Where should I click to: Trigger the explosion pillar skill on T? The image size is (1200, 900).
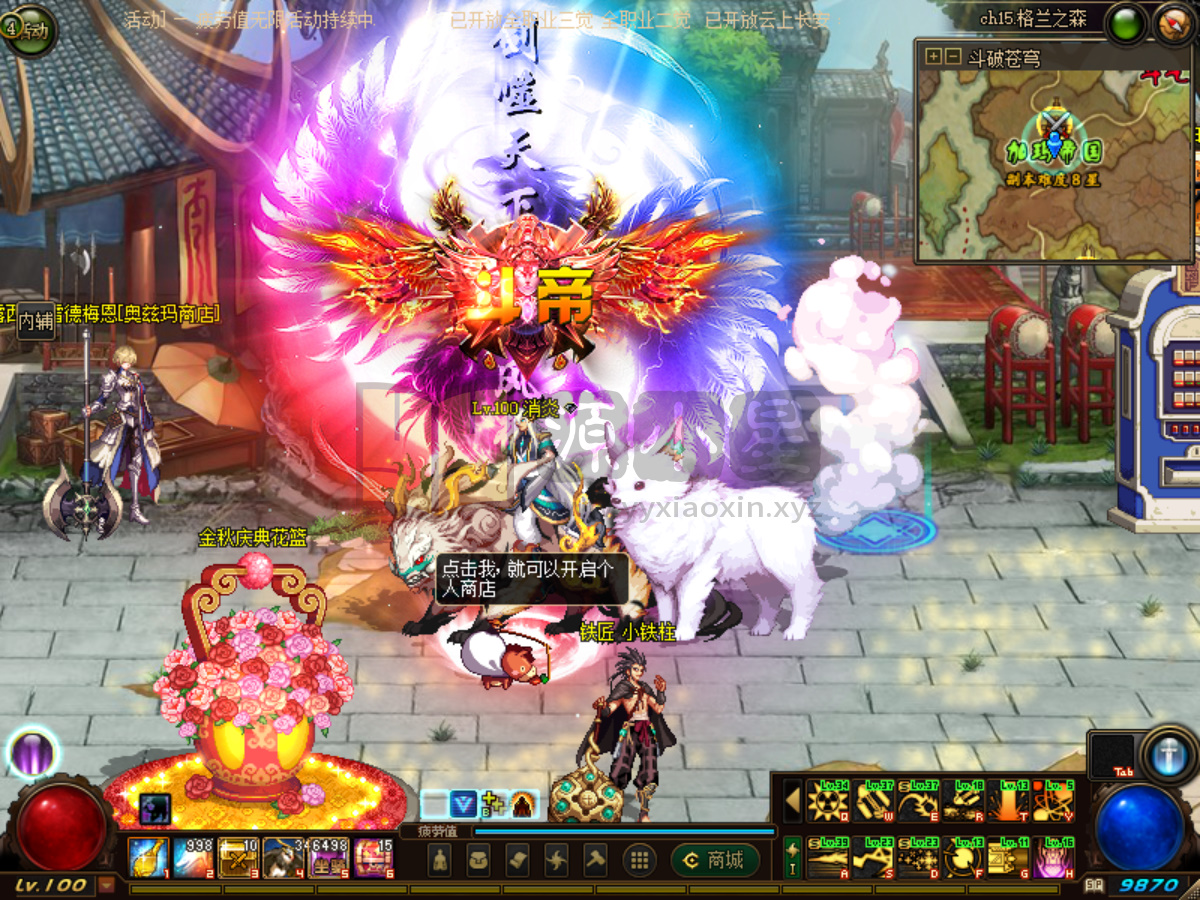point(1008,801)
